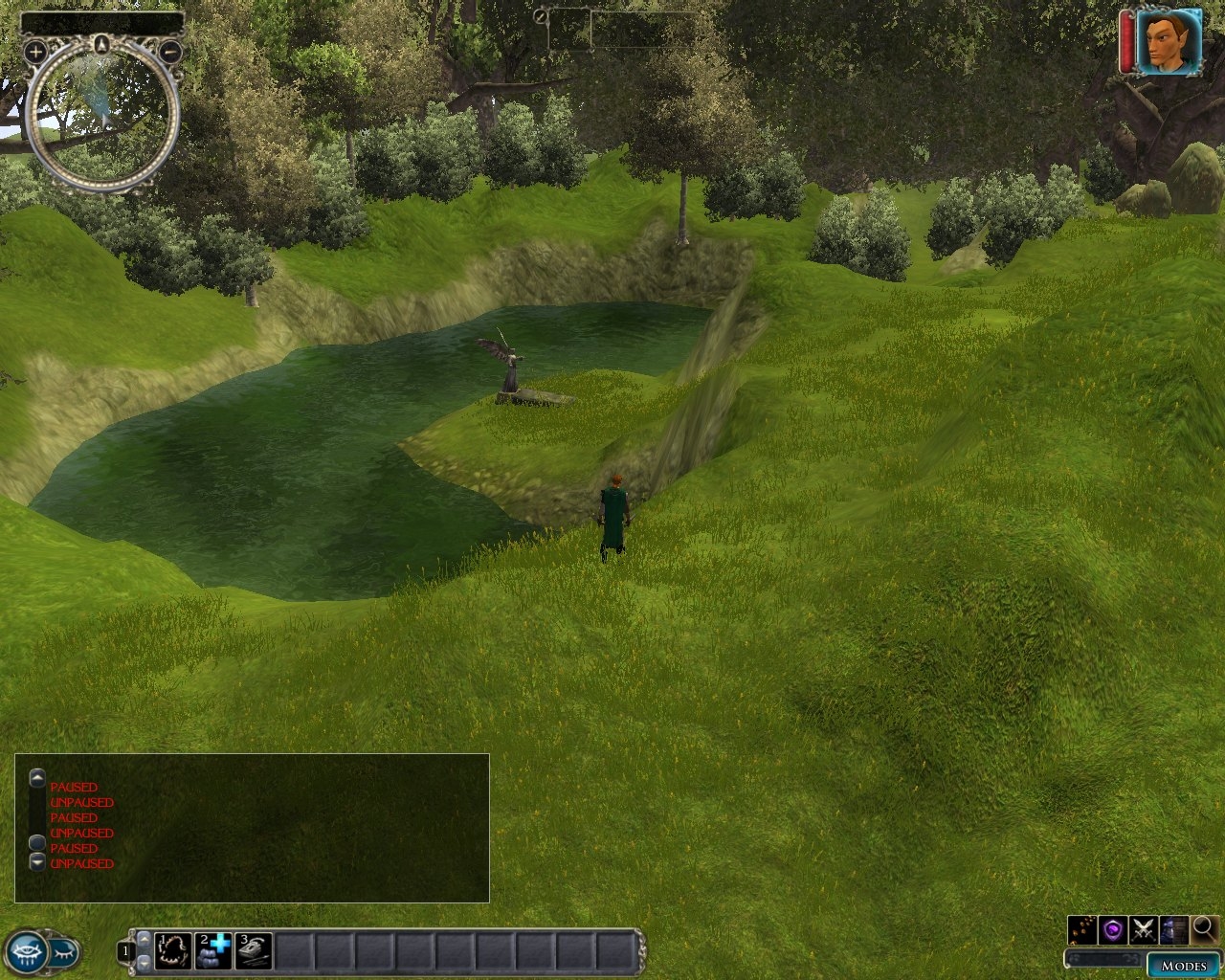
Task: Zoom out the minimap with the minus button
Action: coord(169,52)
